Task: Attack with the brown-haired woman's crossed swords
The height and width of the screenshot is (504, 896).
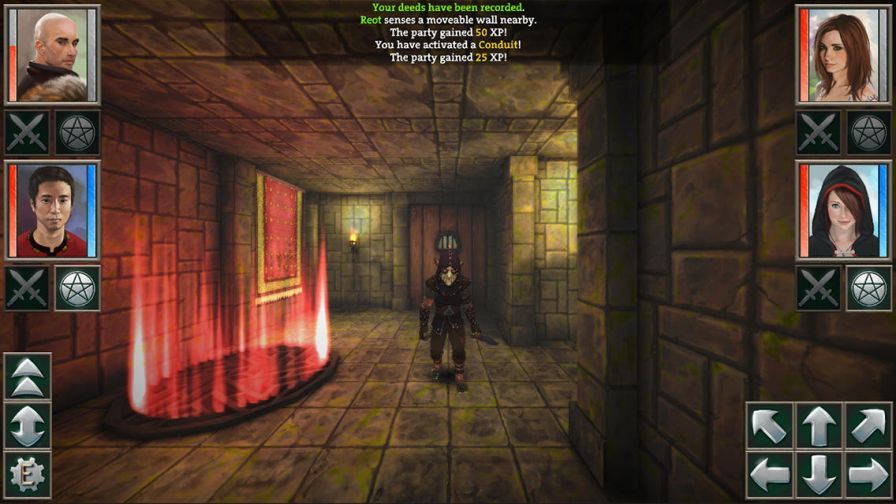Action: tap(819, 132)
